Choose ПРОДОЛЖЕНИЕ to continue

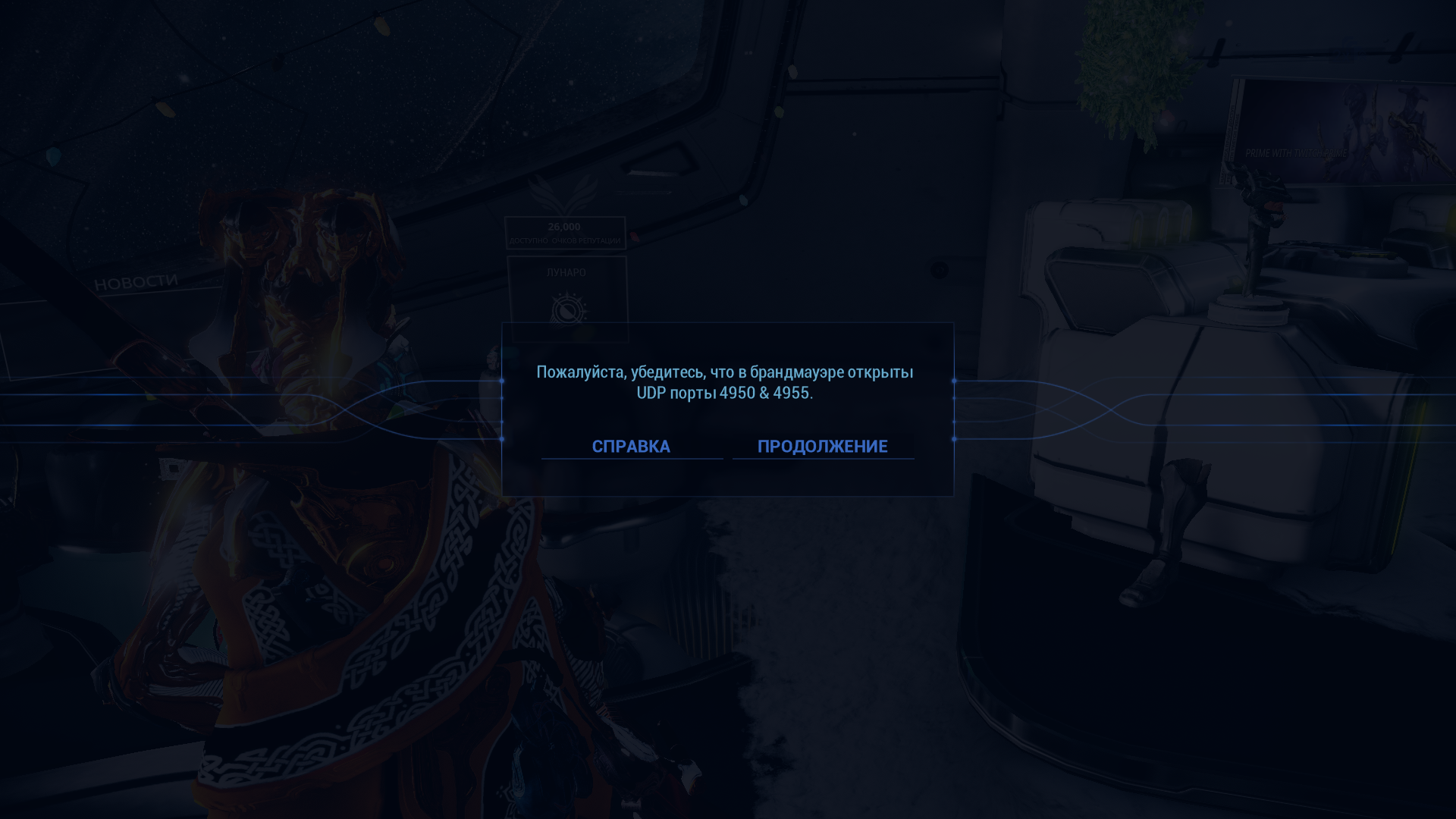click(822, 446)
